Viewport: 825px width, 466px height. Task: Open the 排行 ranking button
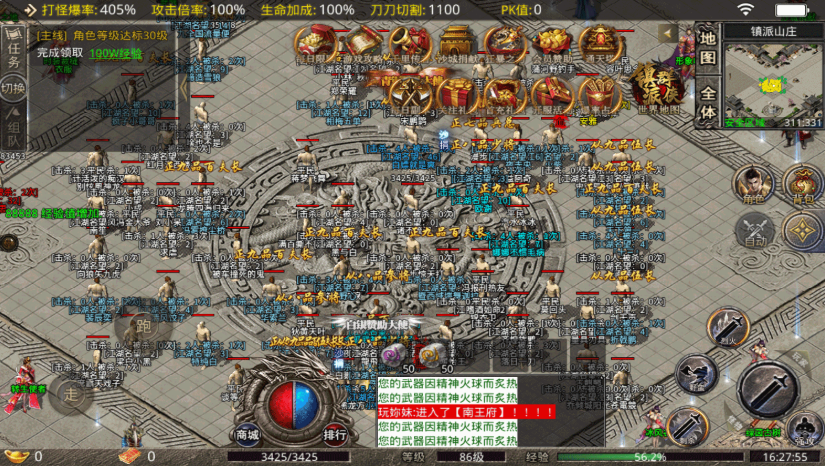coord(335,435)
